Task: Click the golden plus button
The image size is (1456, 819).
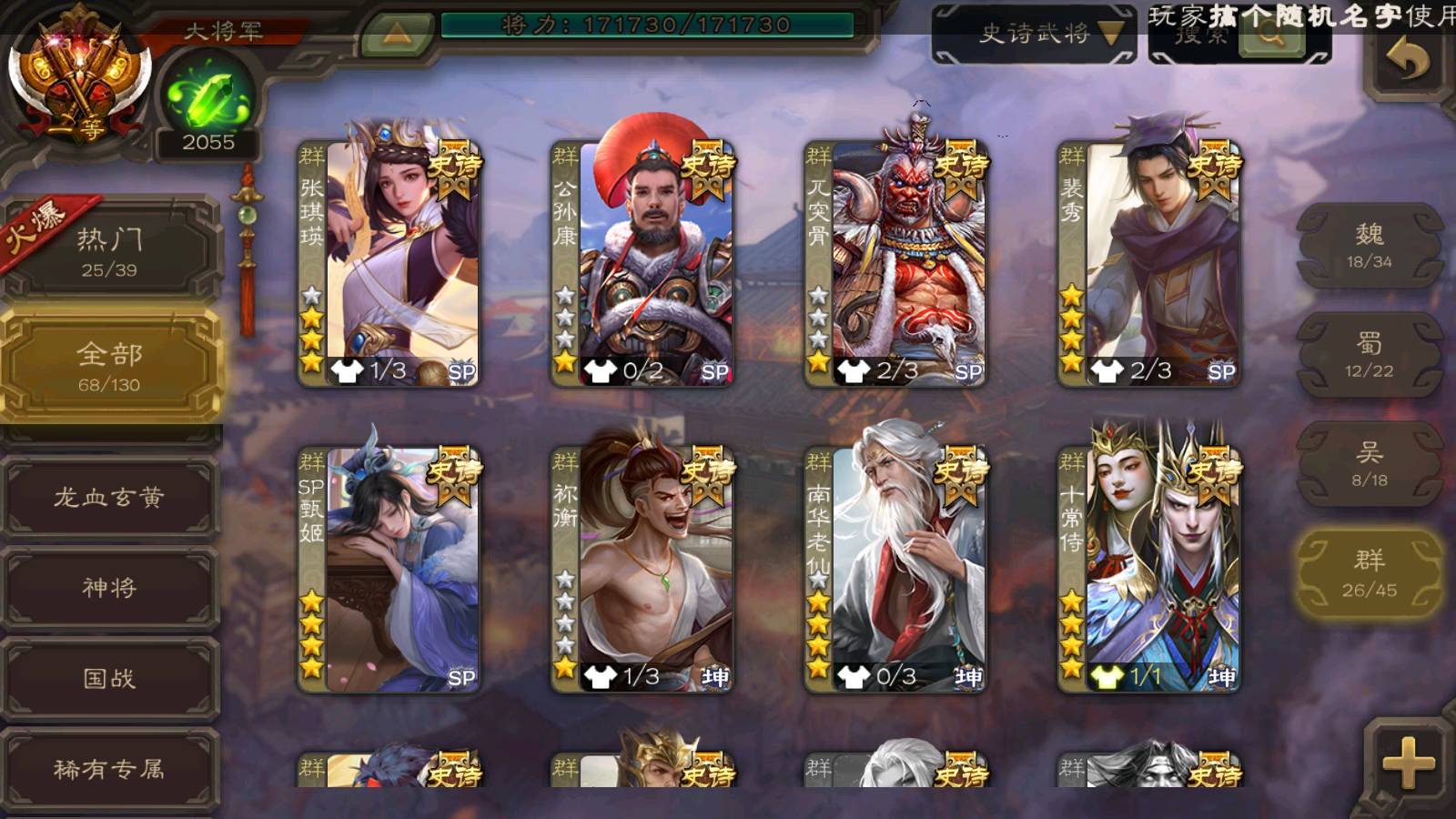Action: coord(1408,763)
